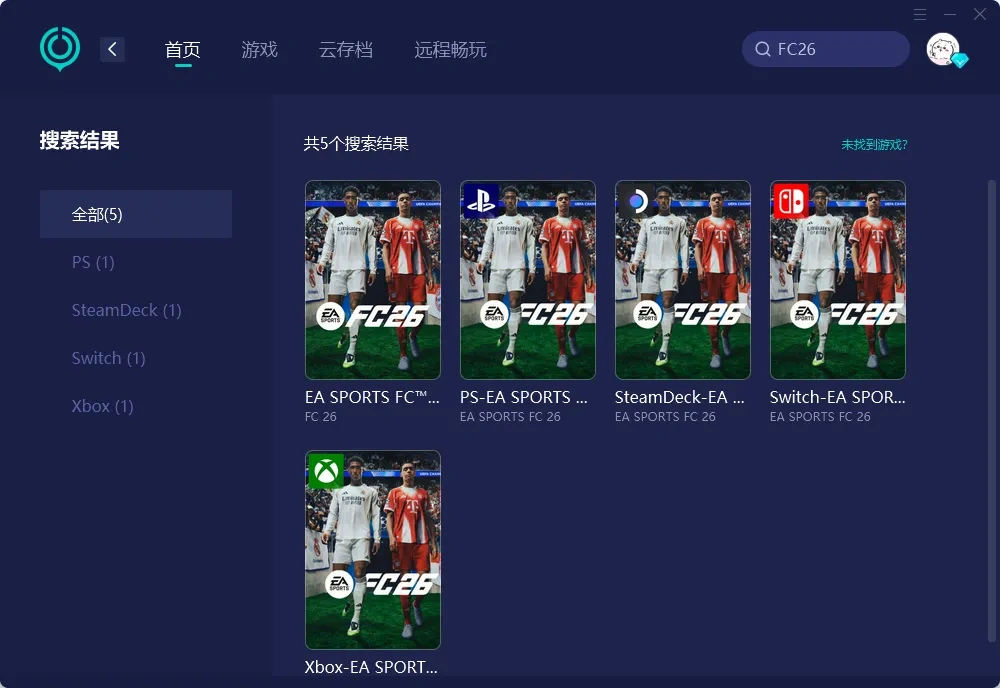The image size is (1000, 688).
Task: Select the PS-EA SPORTS FC 26 tile
Action: point(527,280)
